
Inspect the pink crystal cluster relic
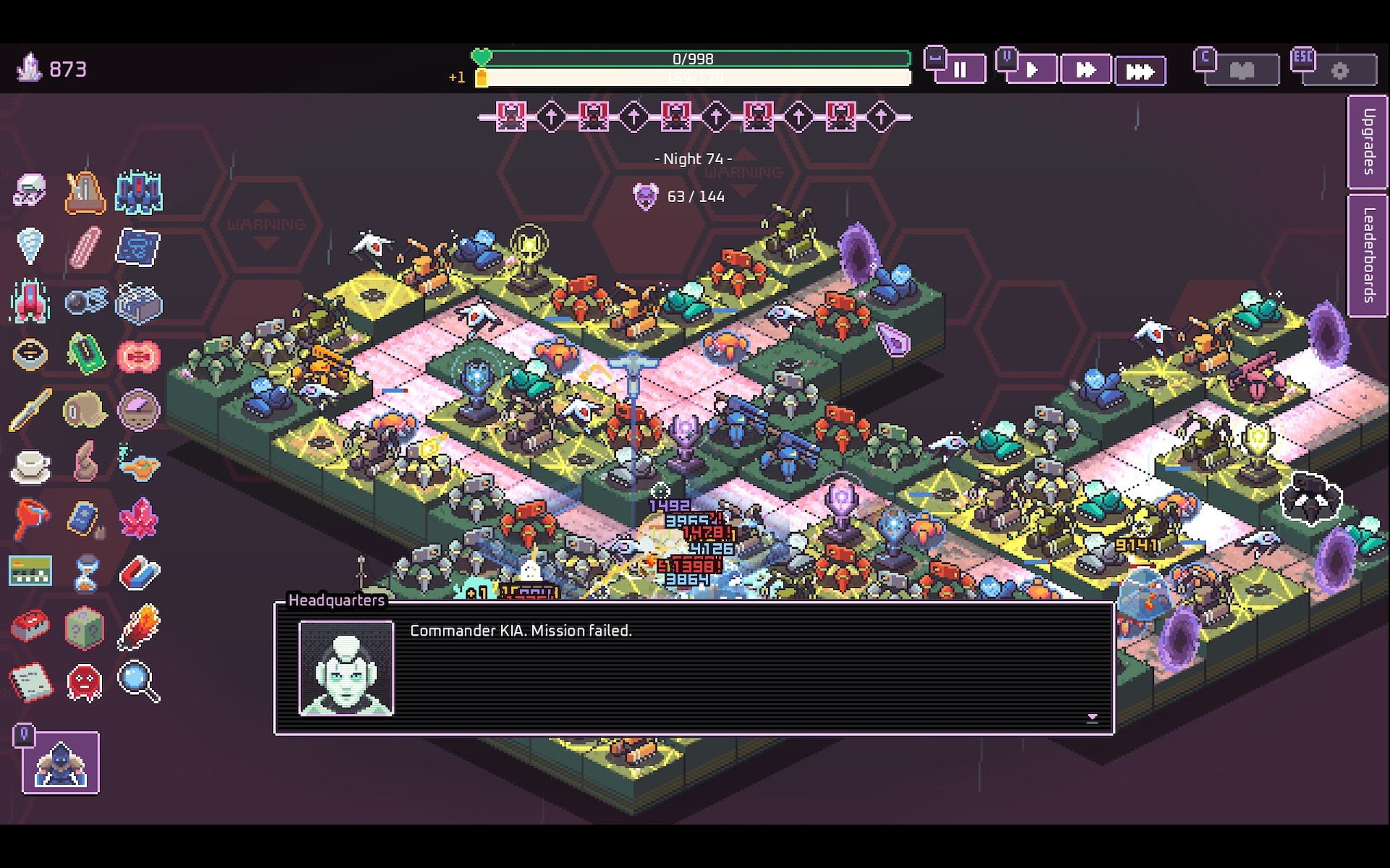pyautogui.click(x=138, y=518)
